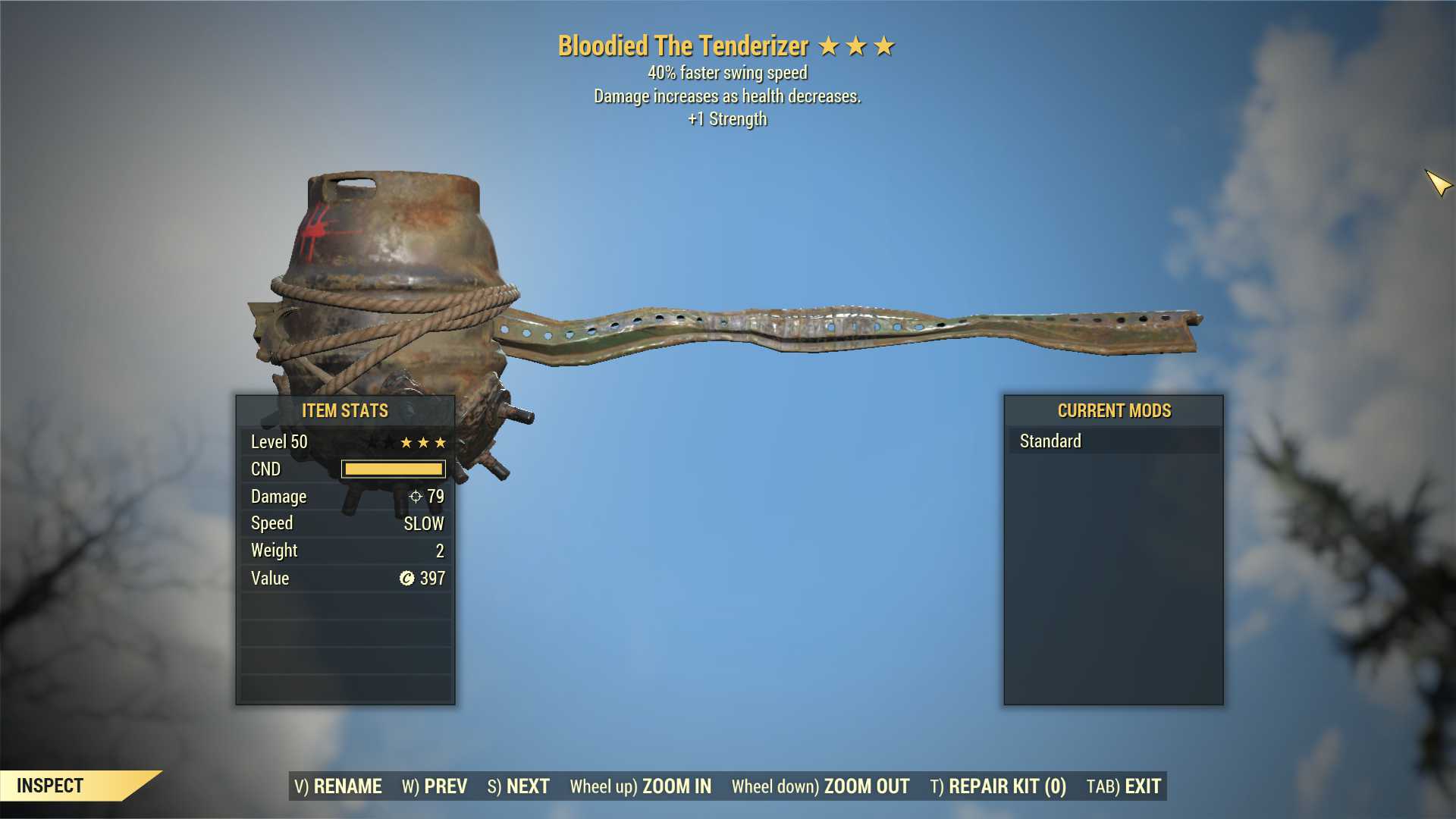
Task: Click the CND condition bar
Action: pyautogui.click(x=394, y=469)
